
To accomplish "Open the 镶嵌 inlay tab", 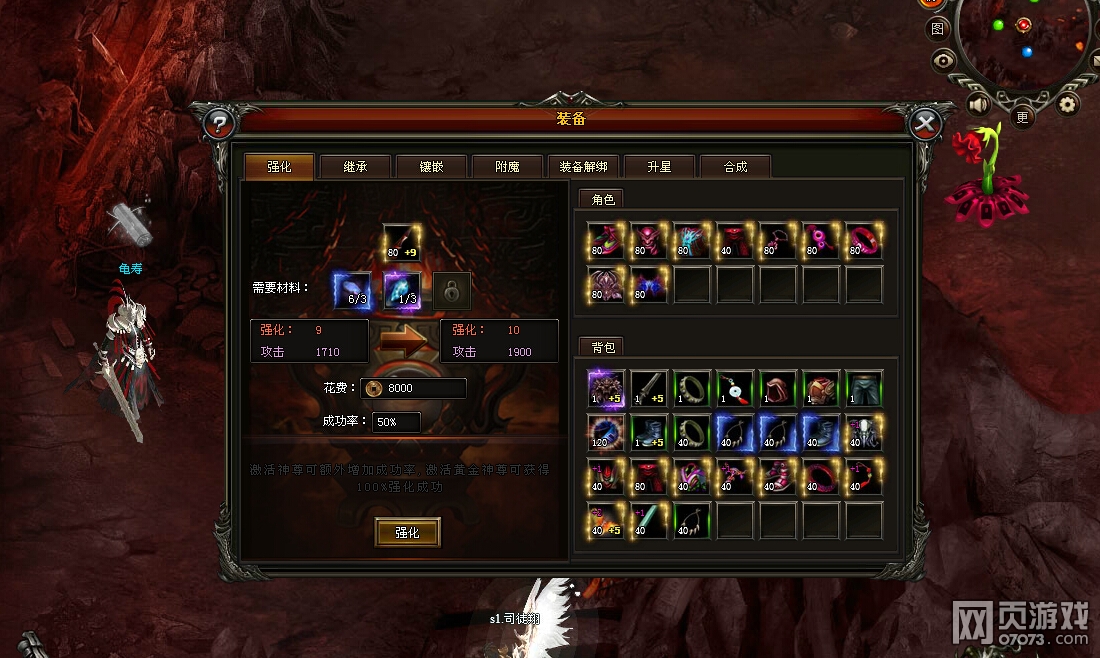I will 431,167.
